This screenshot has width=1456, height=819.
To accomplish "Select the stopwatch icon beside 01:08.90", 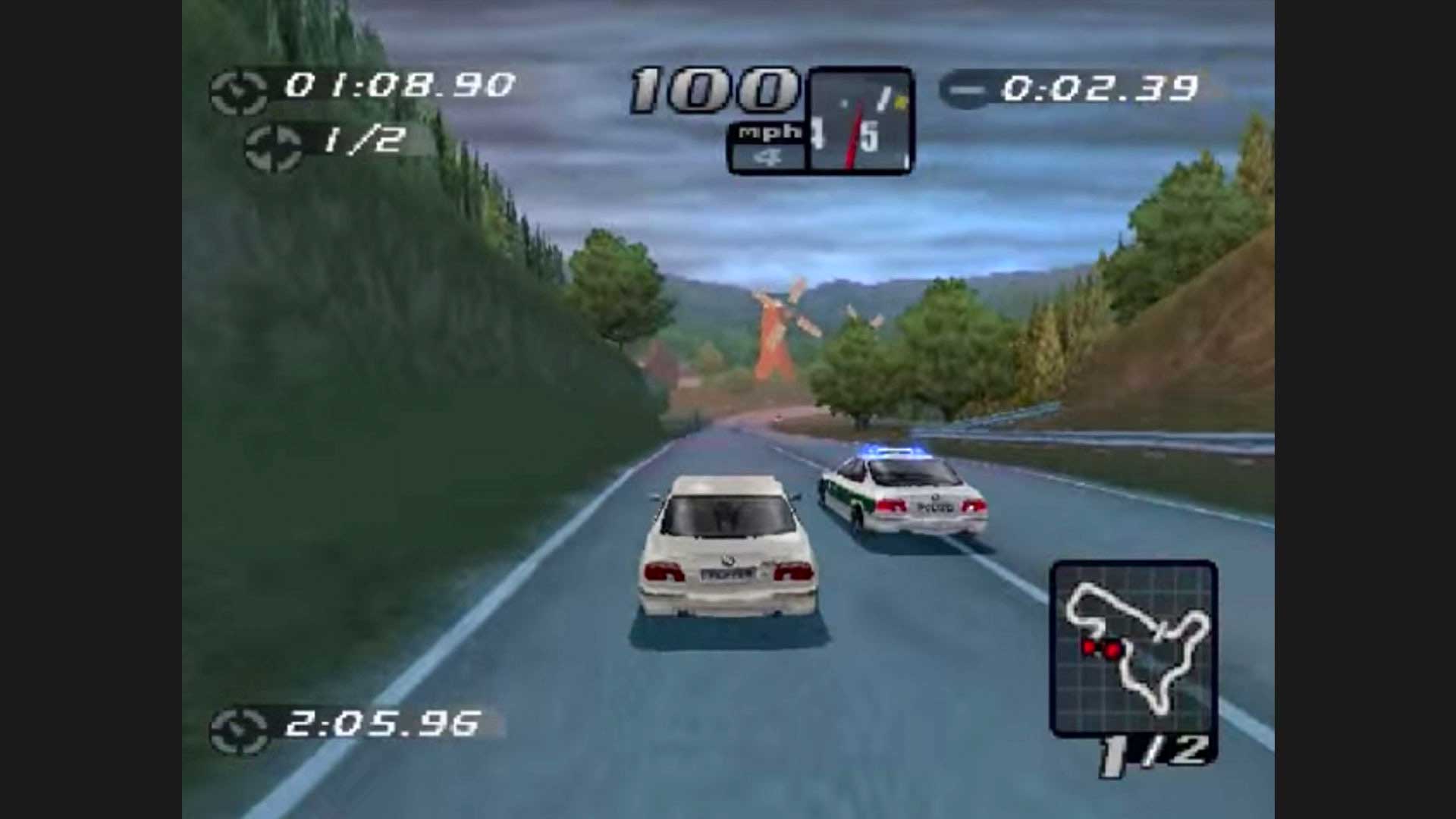I will point(238,93).
